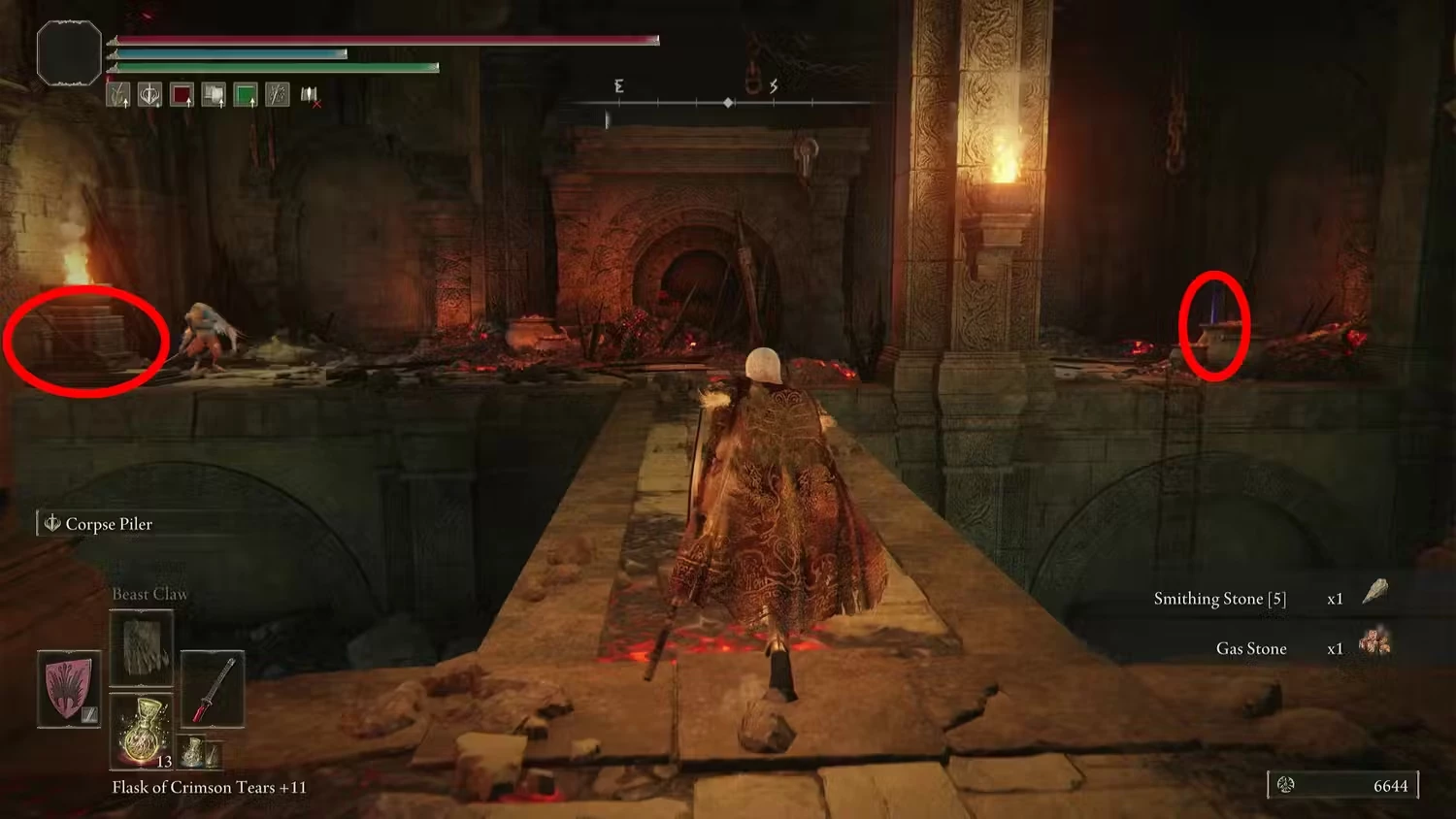Viewport: 1456px width, 819px height.
Task: Choose the pink crest shield slot
Action: coord(69,689)
